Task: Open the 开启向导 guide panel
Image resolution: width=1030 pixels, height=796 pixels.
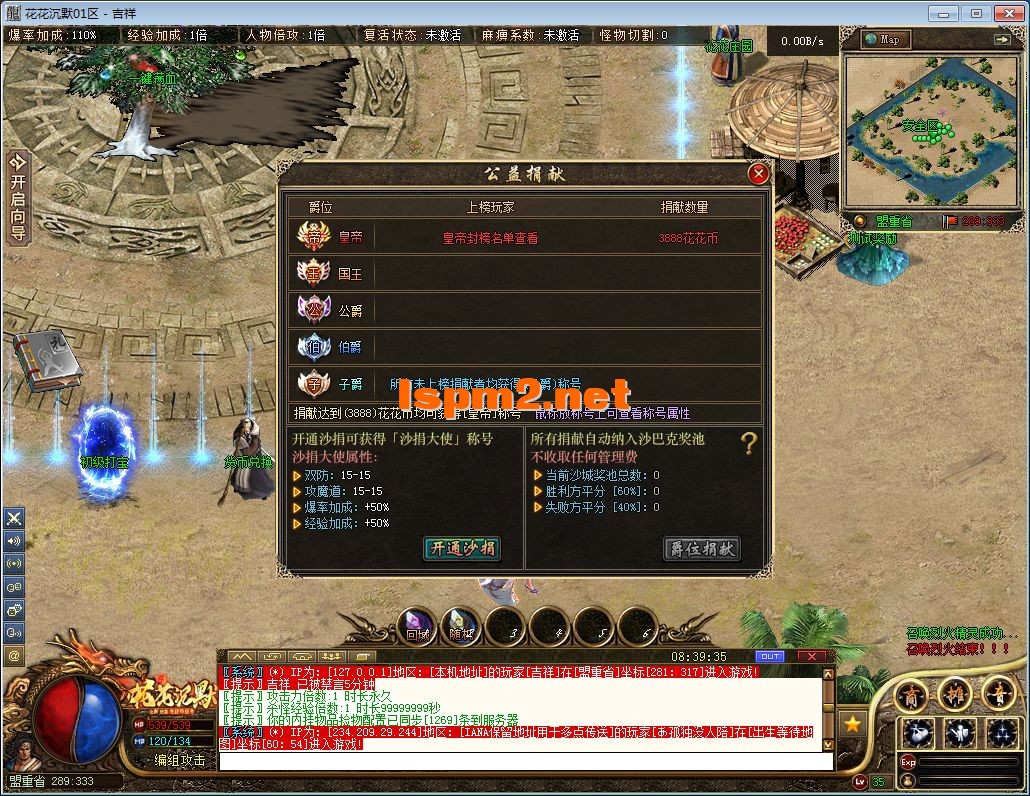Action: pyautogui.click(x=17, y=197)
